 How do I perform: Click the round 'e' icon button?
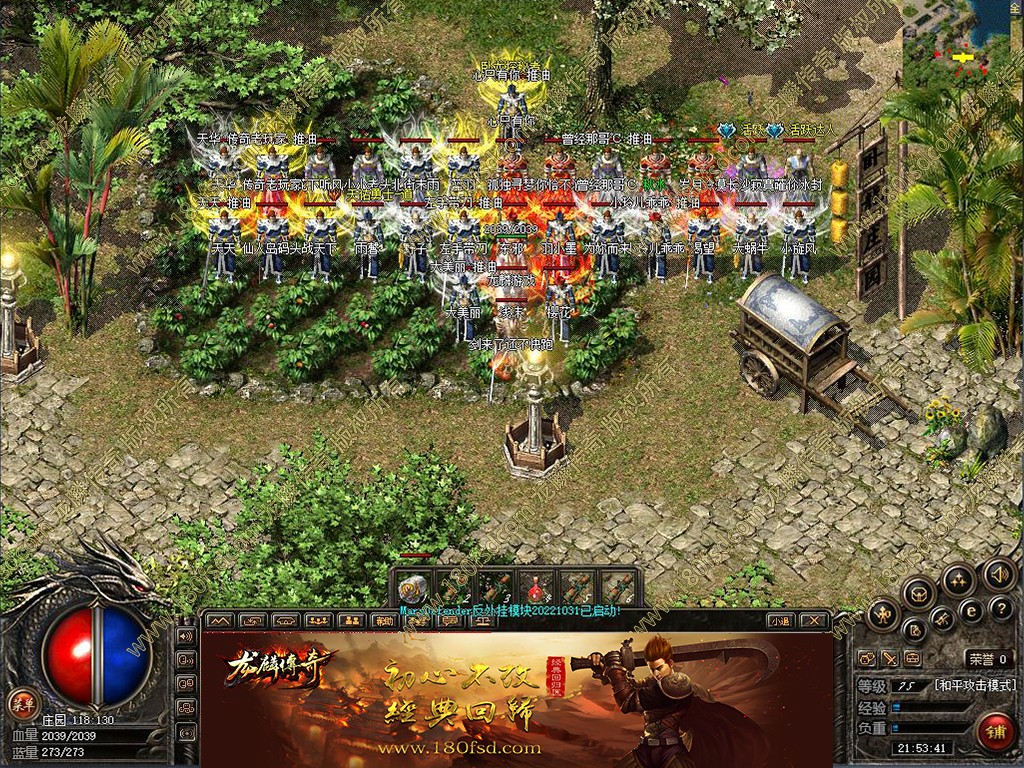point(971,611)
